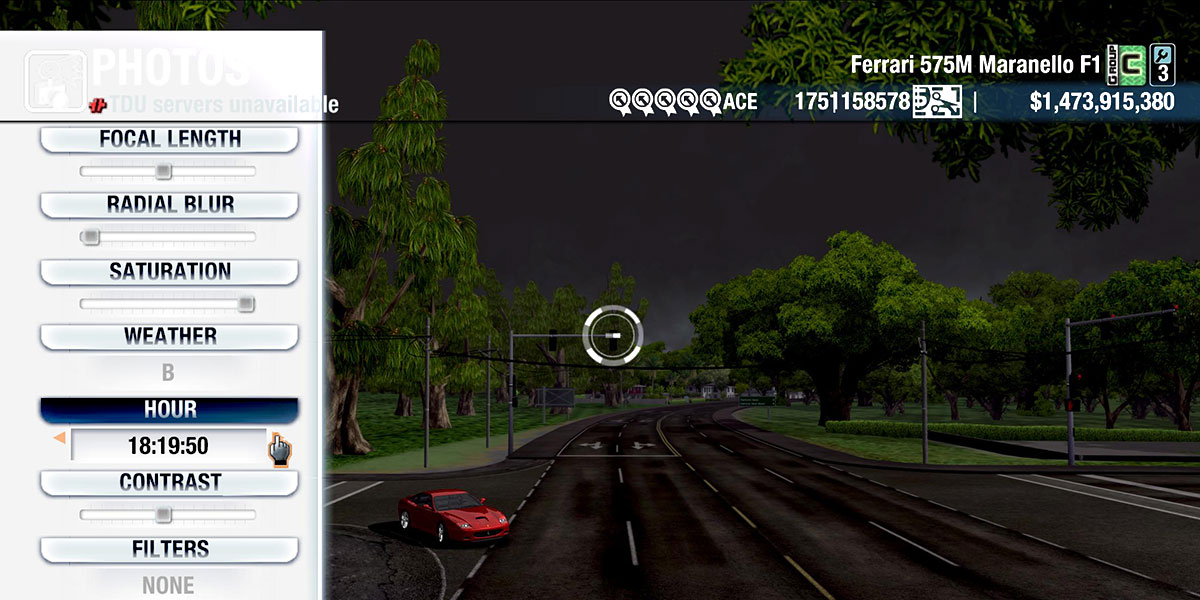Click the 18:19:50 time value field

click(x=168, y=446)
